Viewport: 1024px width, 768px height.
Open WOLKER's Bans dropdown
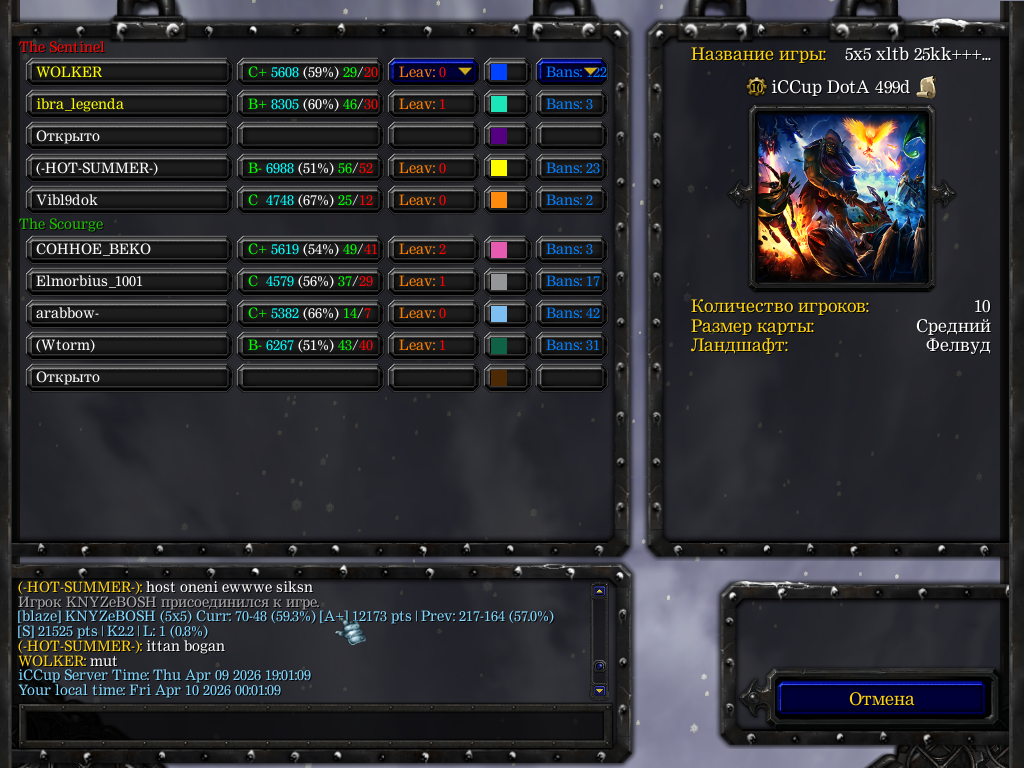pyautogui.click(x=572, y=72)
